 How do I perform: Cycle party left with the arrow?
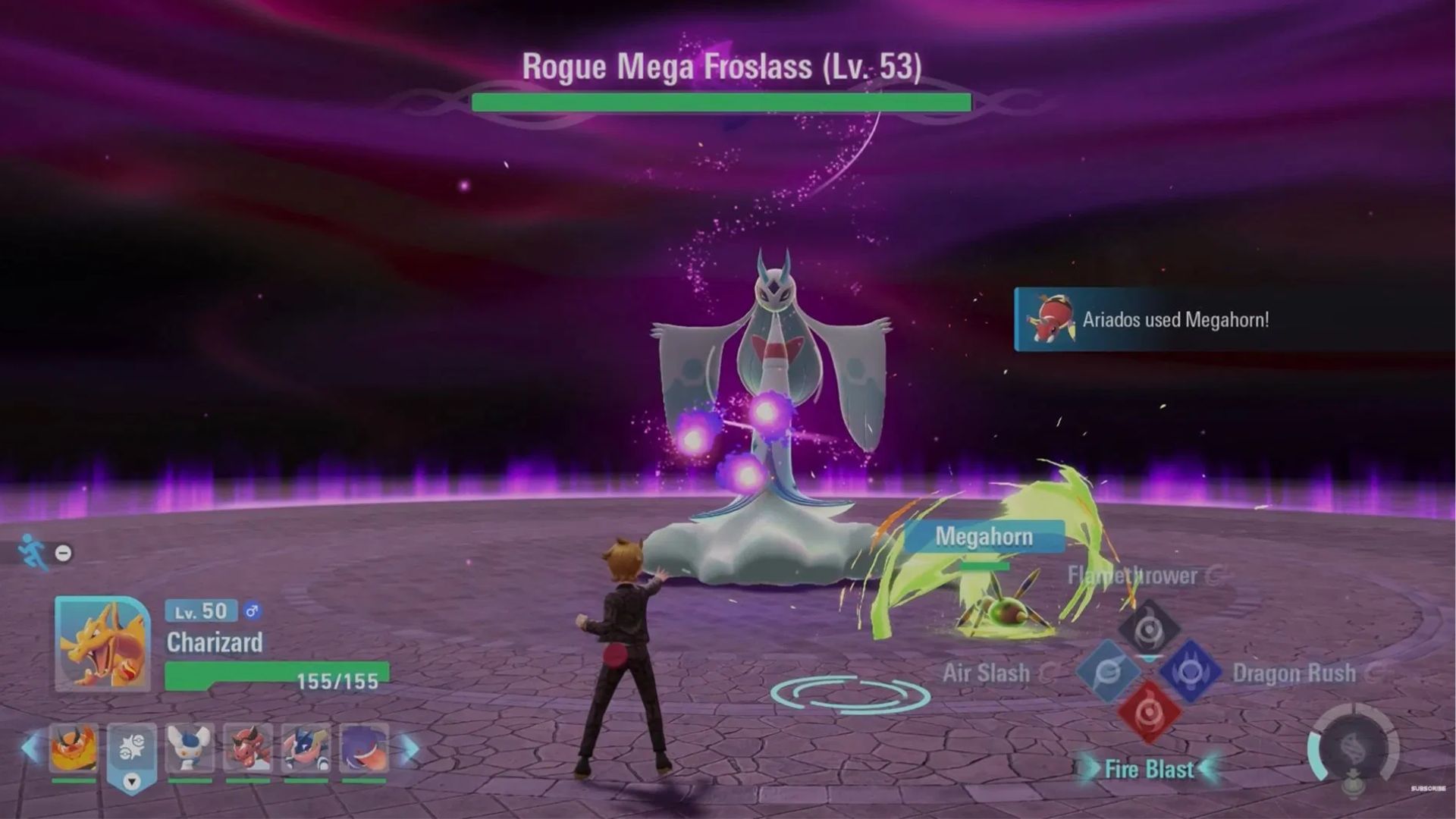31,748
